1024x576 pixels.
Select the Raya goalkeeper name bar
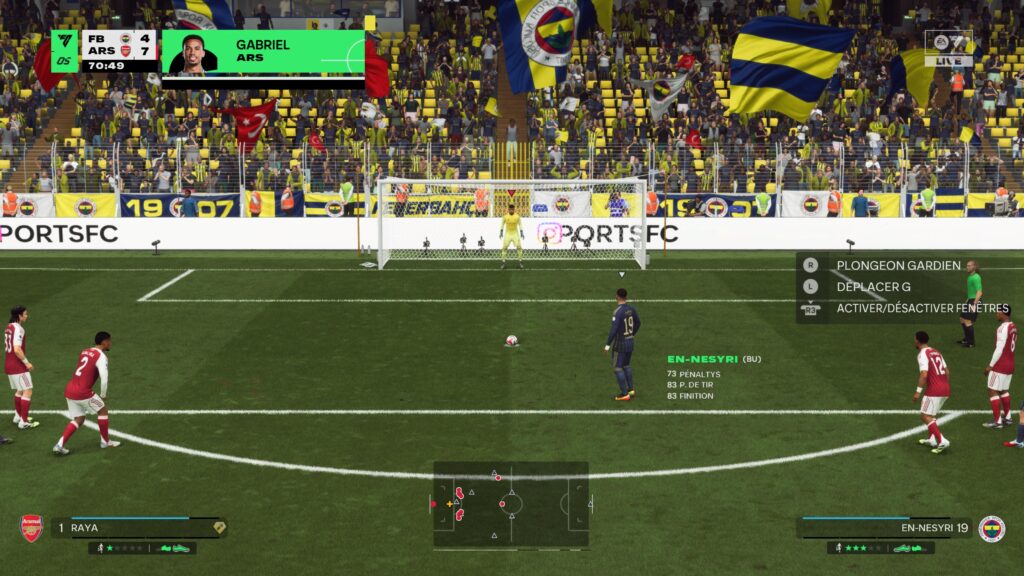pos(138,528)
